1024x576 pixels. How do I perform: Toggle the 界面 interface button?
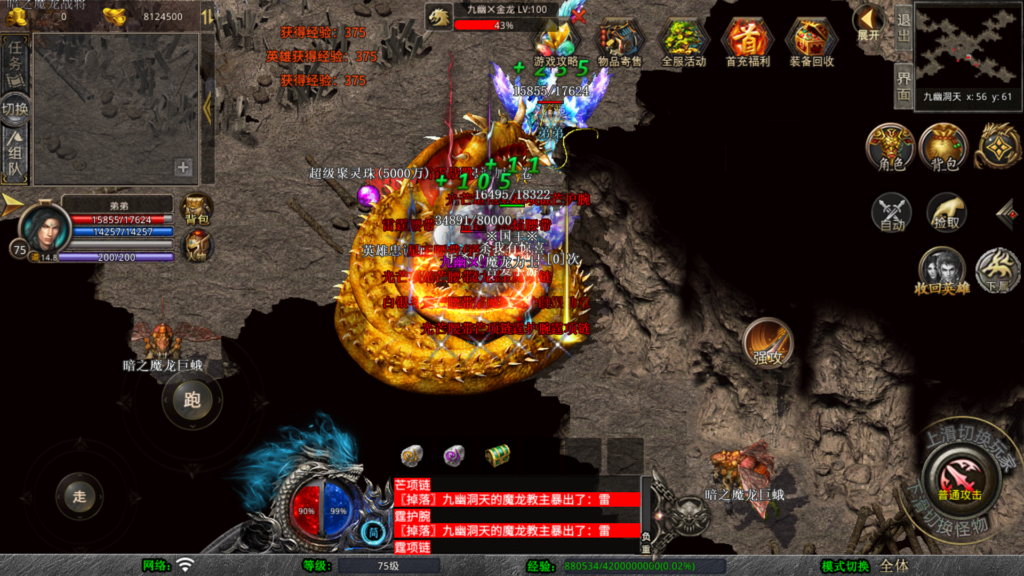tap(903, 86)
